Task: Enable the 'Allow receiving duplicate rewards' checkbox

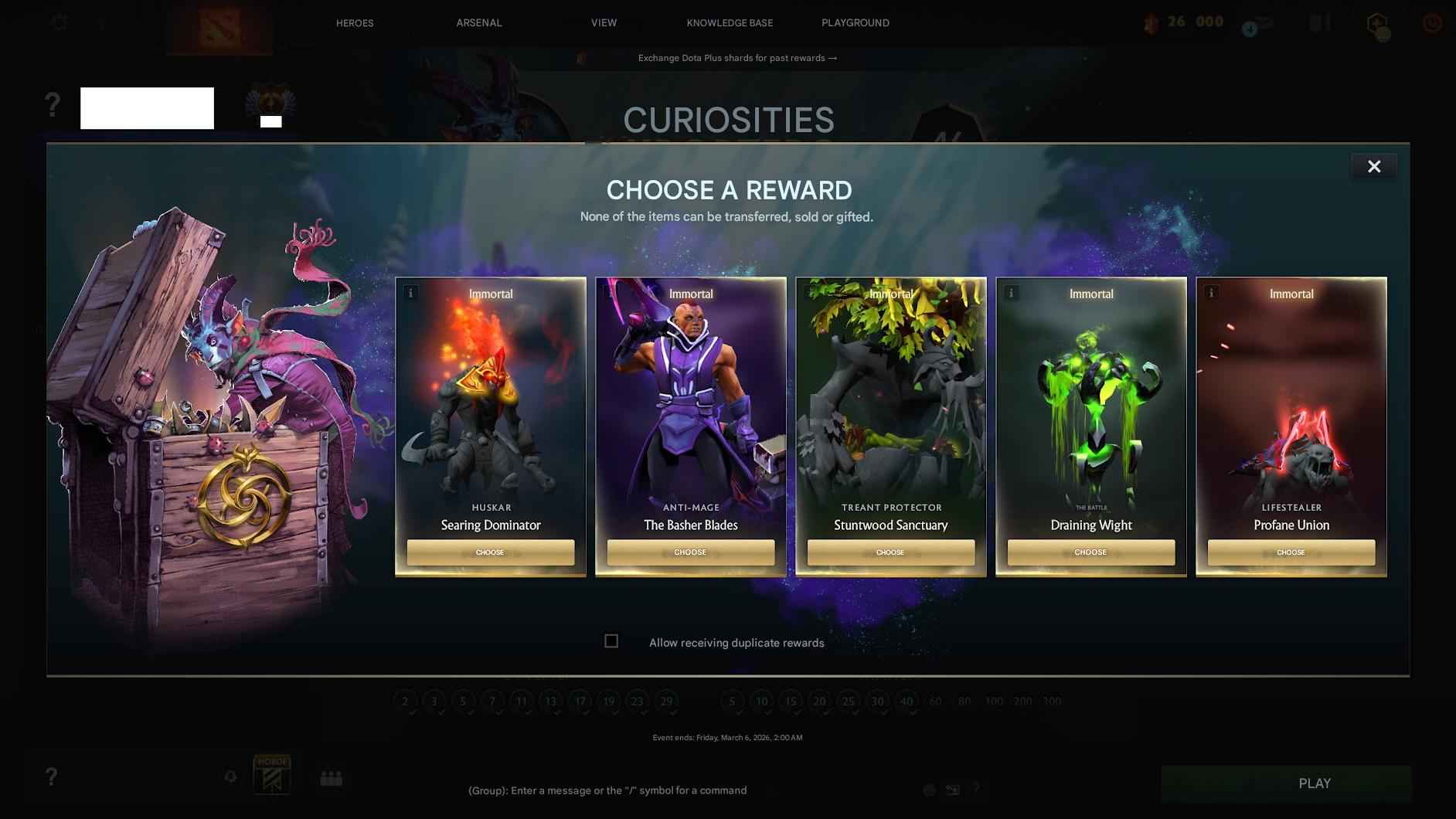Action: tap(611, 641)
